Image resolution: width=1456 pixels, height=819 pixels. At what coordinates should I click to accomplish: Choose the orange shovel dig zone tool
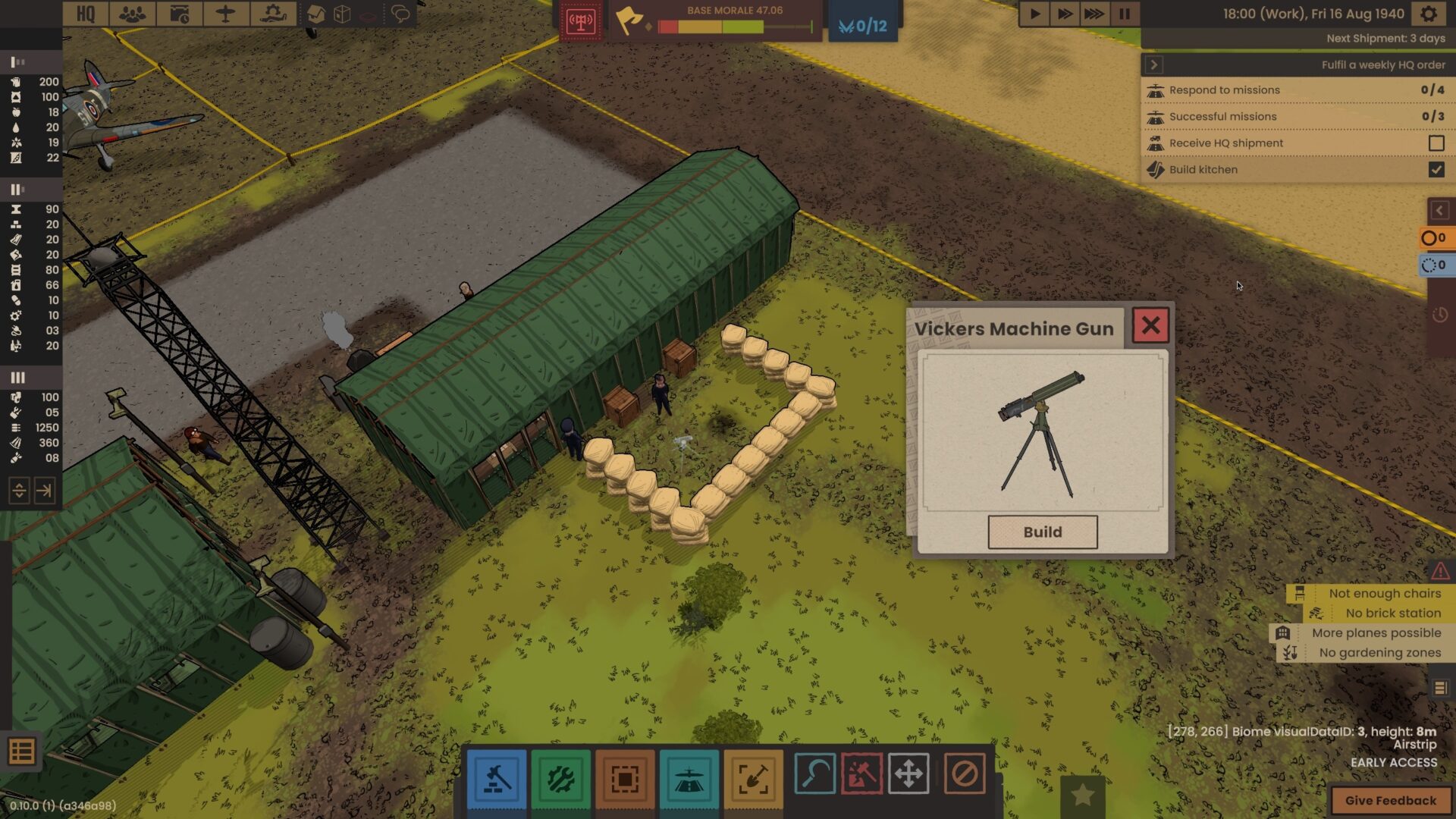753,778
